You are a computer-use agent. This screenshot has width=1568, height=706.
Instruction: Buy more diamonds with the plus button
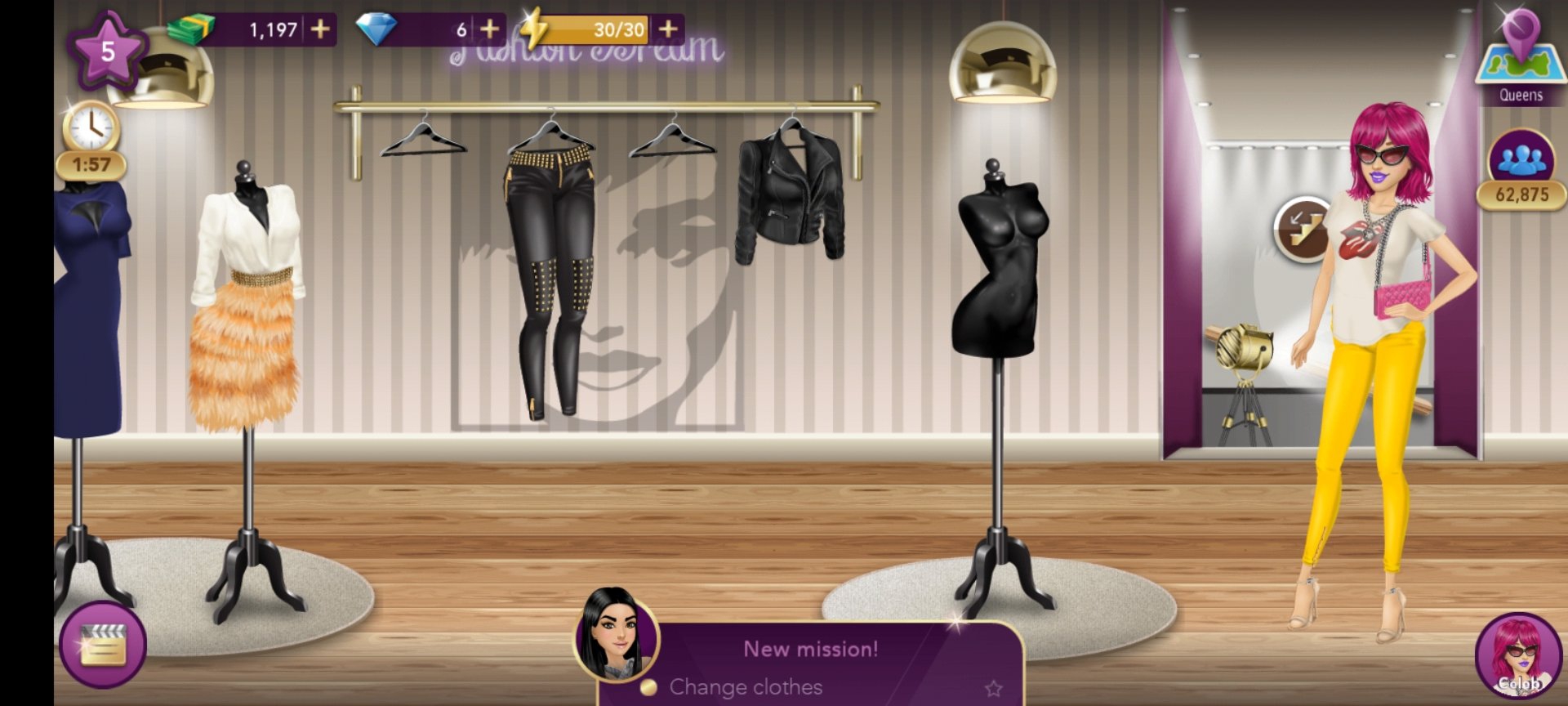tap(489, 29)
